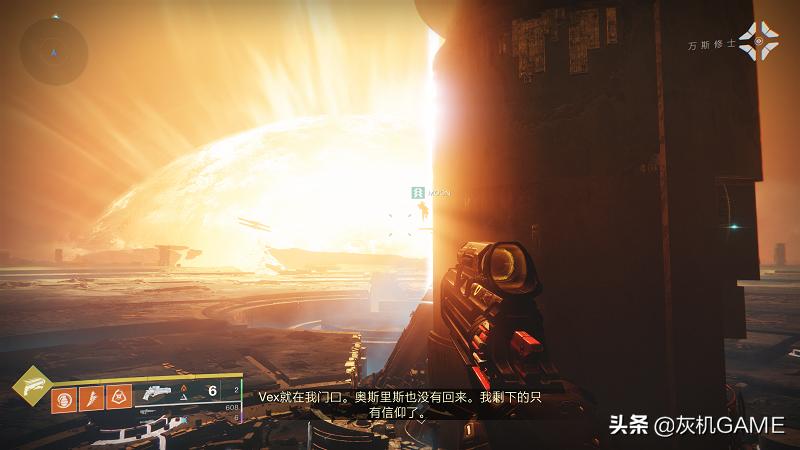Click the circular radar in the corner

tap(54, 49)
